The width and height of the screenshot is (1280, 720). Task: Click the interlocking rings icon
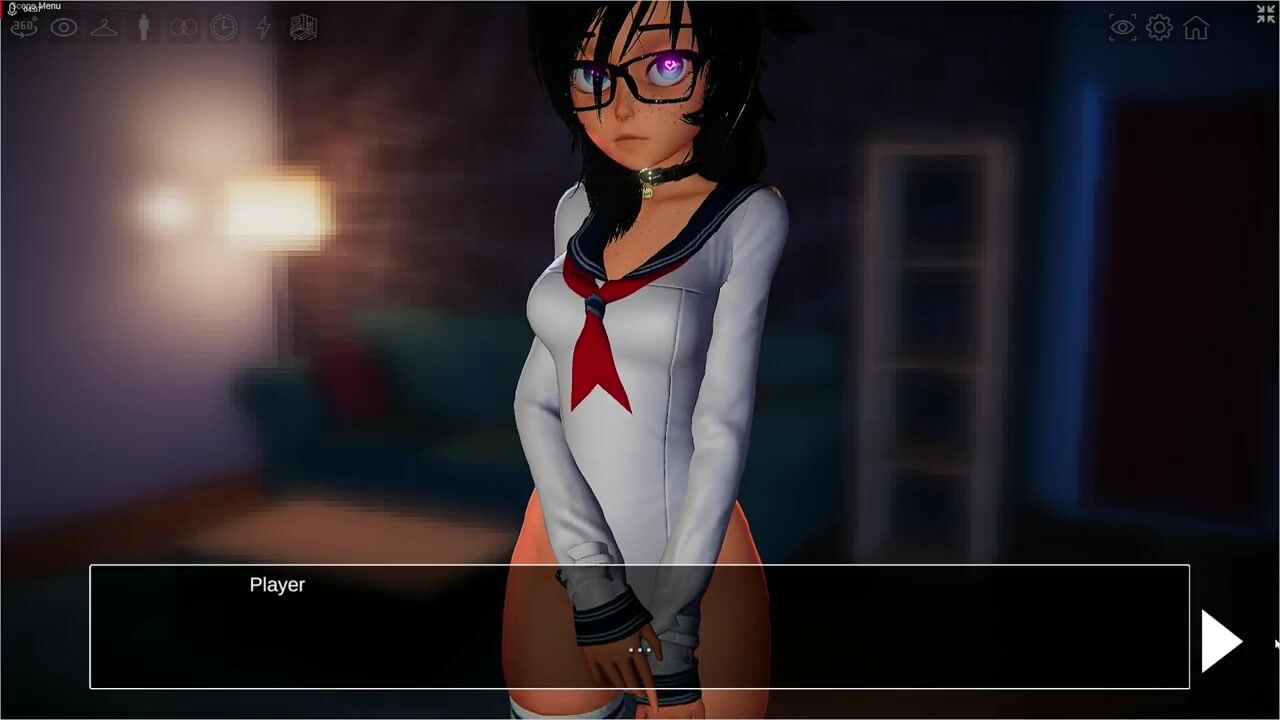coord(184,28)
